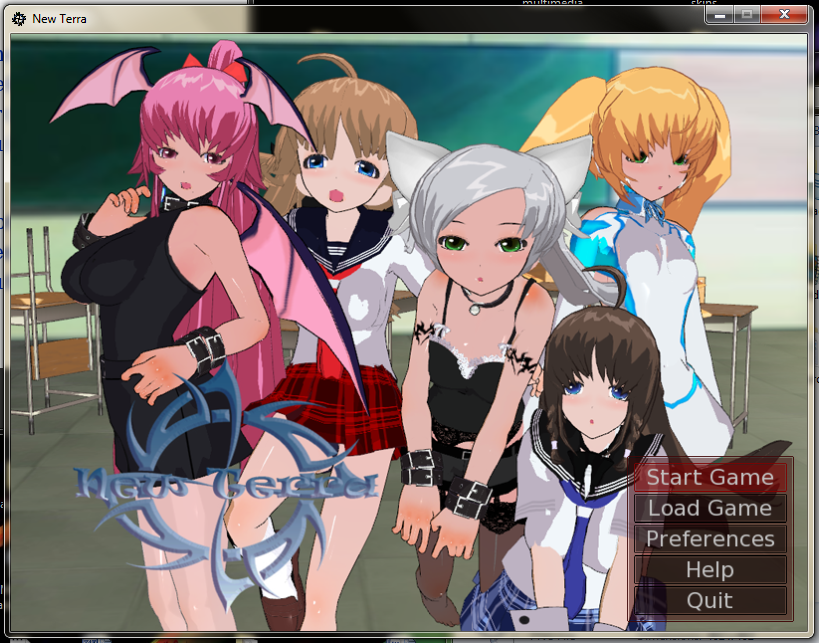The width and height of the screenshot is (819, 643).
Task: Close the New Terra window
Action: [x=783, y=14]
